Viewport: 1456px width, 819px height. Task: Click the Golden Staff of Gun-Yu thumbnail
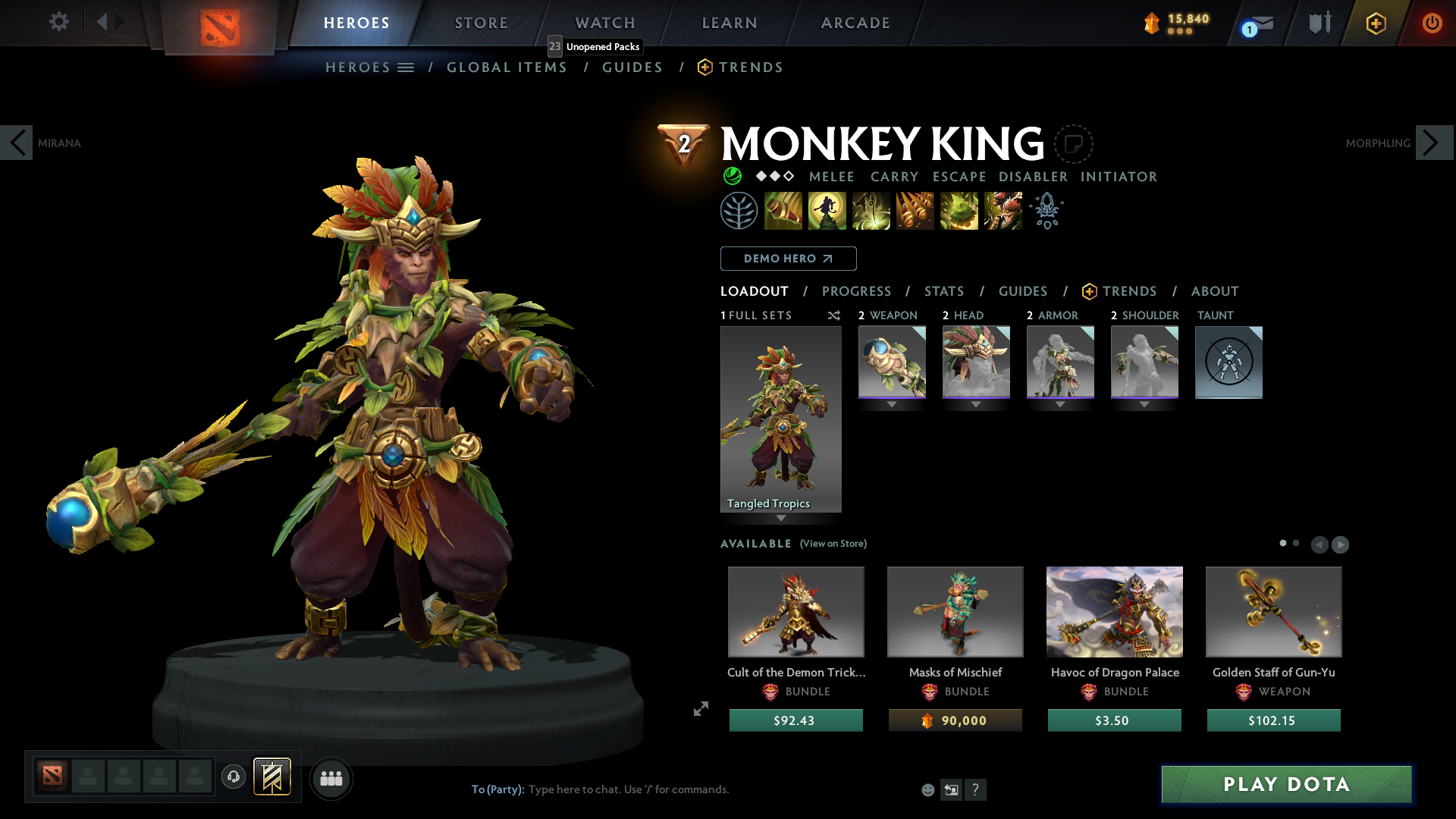pyautogui.click(x=1273, y=612)
